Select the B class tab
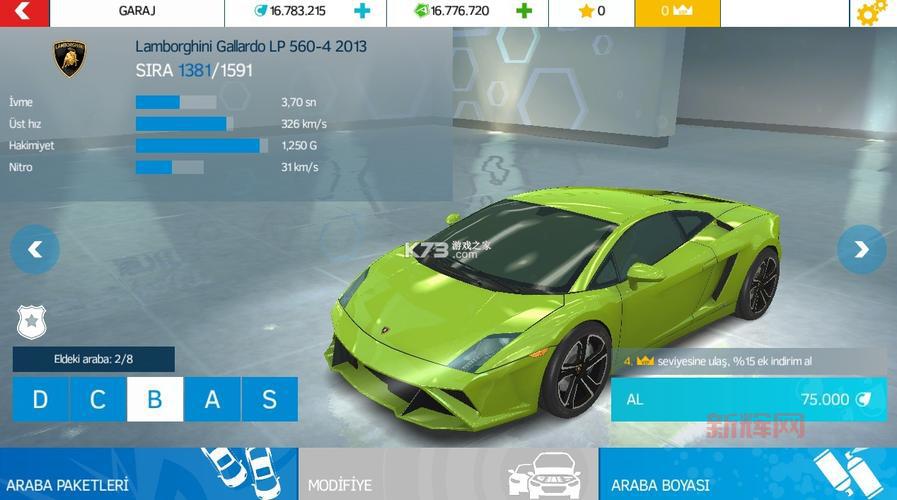 pyautogui.click(x=155, y=400)
